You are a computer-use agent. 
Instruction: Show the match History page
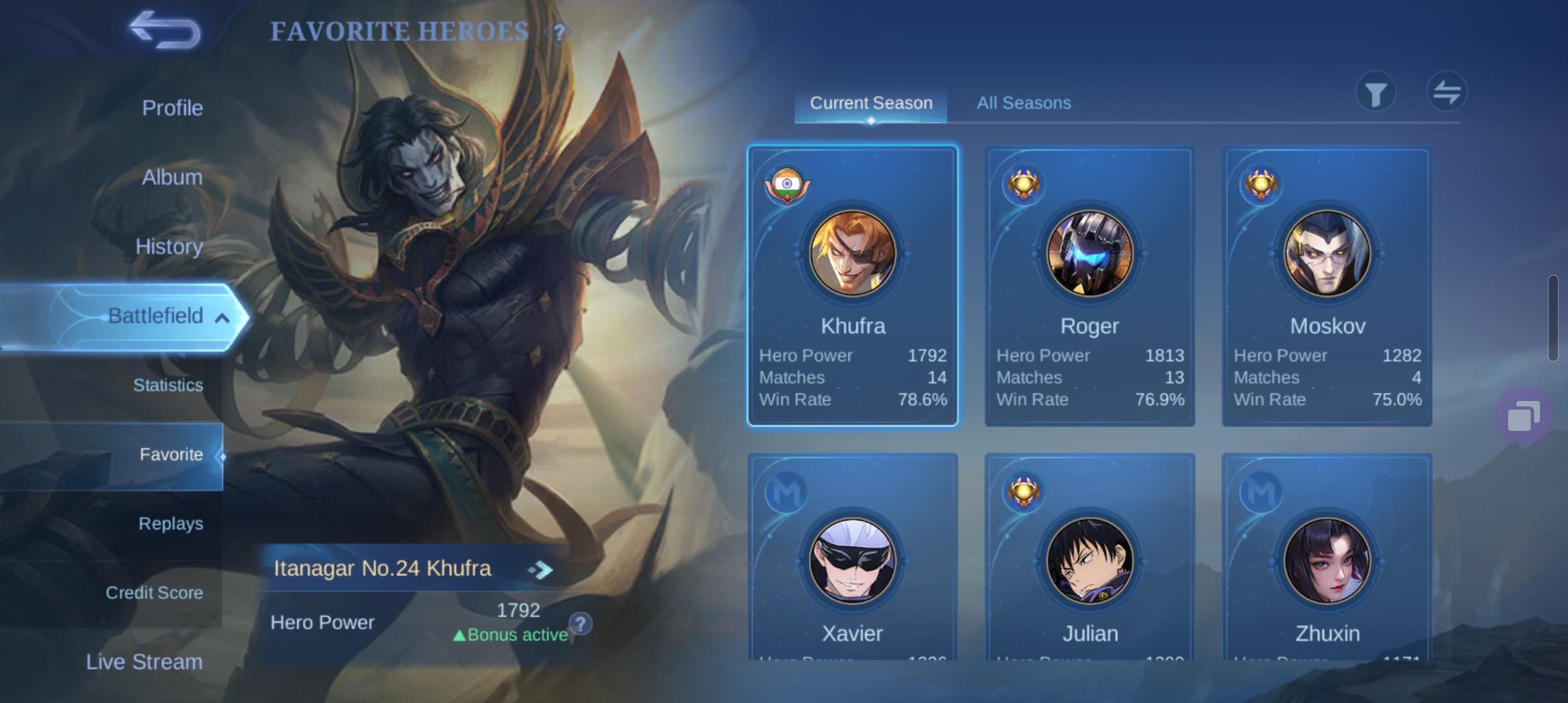(169, 247)
